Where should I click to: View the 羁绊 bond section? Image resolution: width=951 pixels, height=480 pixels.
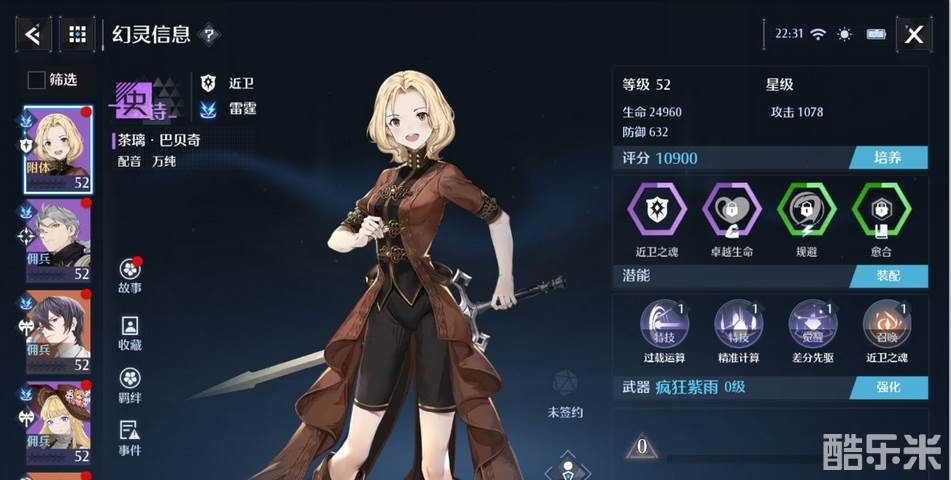click(x=130, y=384)
